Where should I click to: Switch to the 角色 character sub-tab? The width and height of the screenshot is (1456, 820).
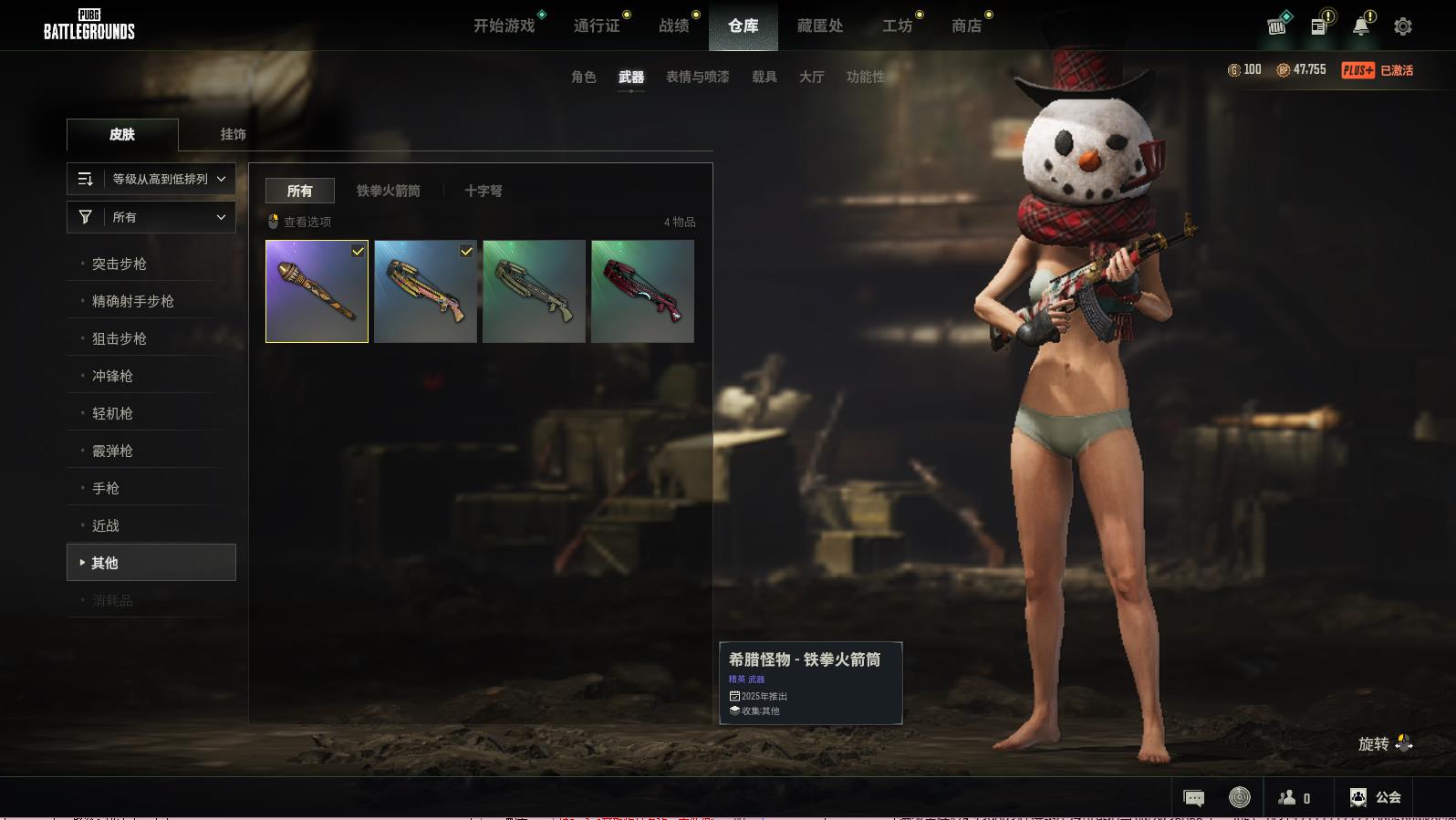(x=584, y=78)
